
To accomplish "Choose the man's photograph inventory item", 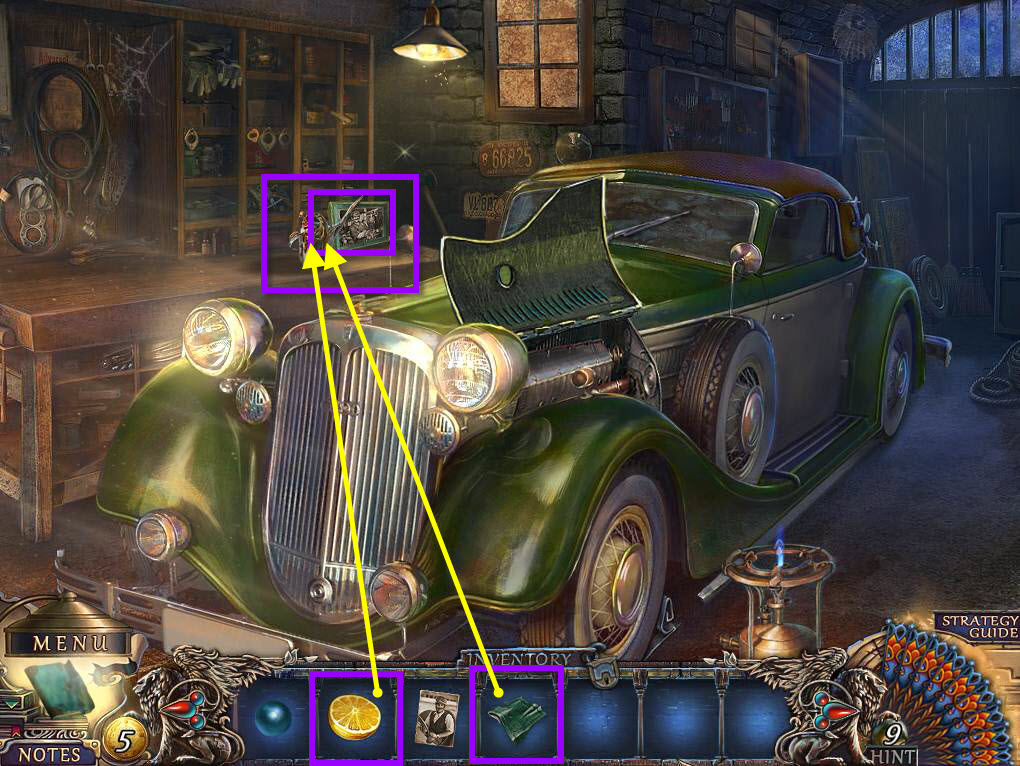I will (x=437, y=717).
